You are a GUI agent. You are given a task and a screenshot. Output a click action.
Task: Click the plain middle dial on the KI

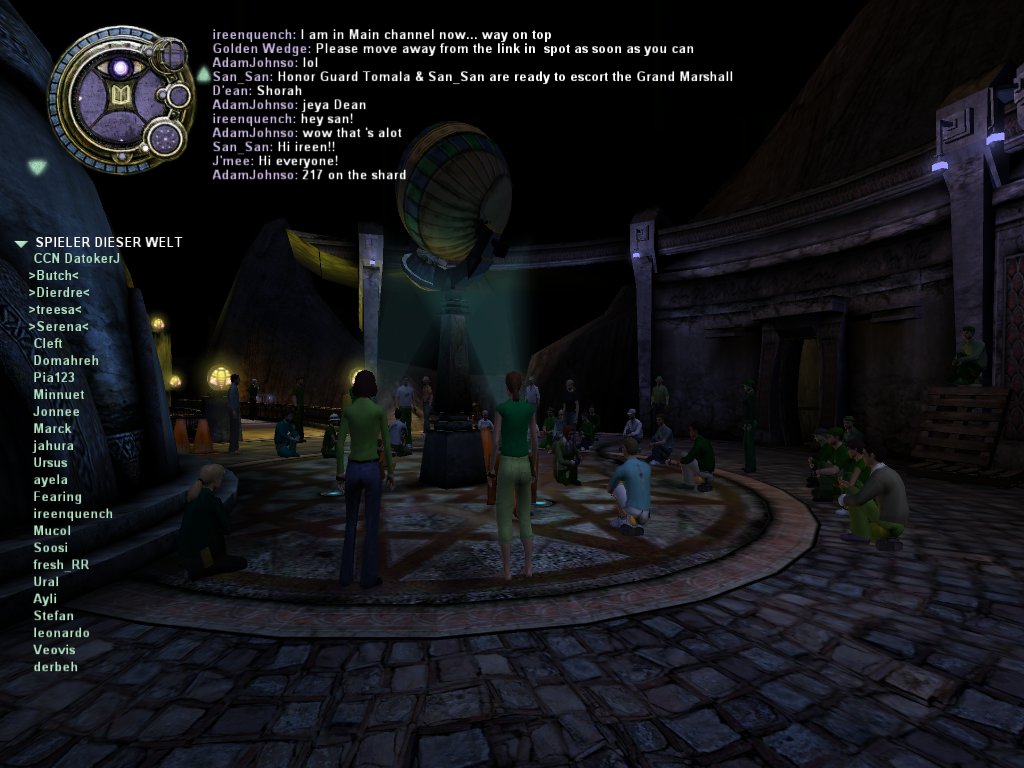pyautogui.click(x=178, y=96)
